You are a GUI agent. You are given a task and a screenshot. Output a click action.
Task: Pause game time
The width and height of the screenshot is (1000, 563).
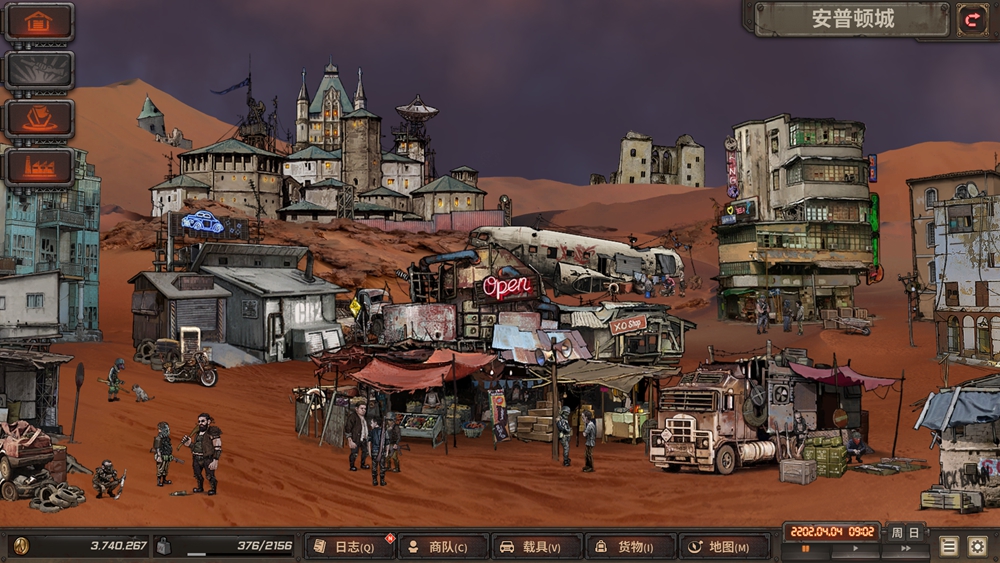click(806, 549)
